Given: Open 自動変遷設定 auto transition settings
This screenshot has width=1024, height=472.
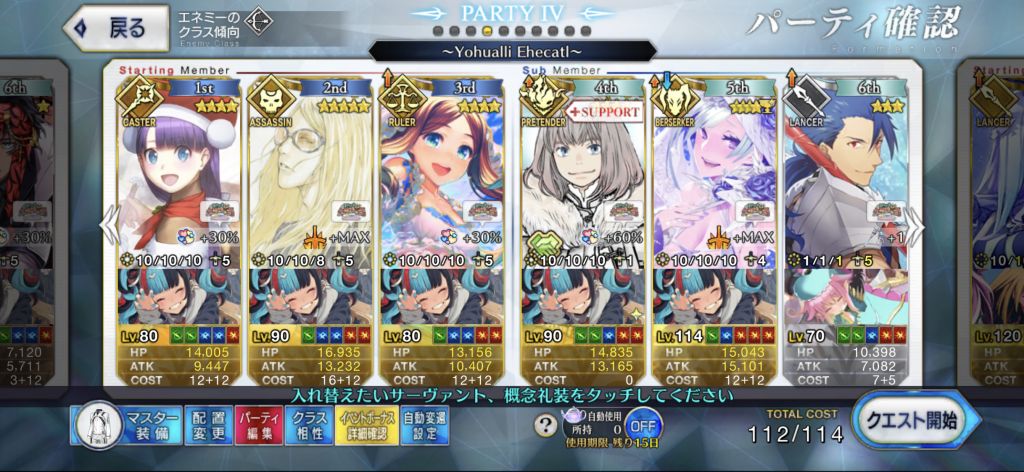Looking at the screenshot, I should [426, 424].
